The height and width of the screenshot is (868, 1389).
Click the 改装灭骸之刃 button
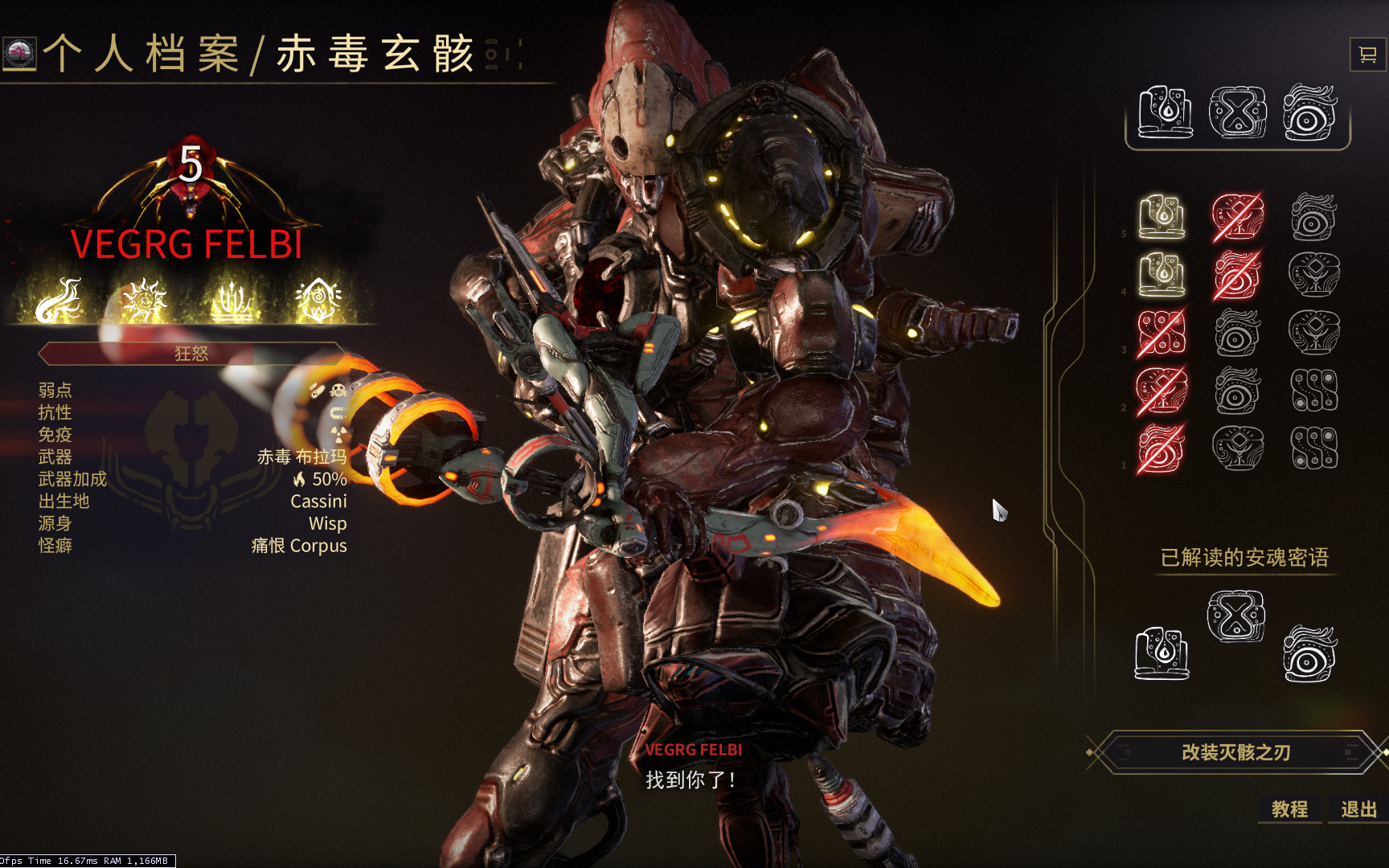click(x=1235, y=752)
